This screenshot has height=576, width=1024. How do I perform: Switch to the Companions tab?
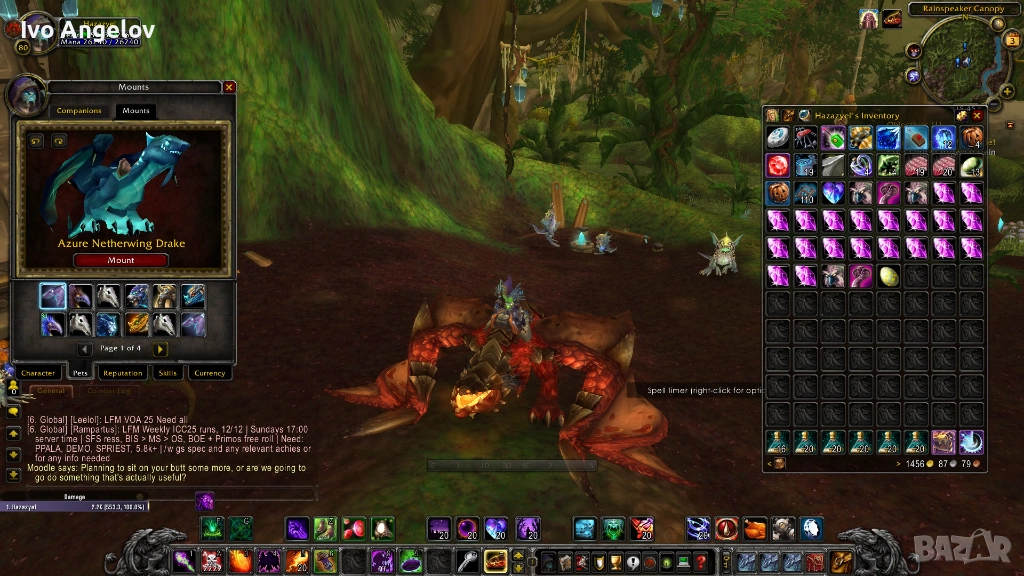pos(79,111)
